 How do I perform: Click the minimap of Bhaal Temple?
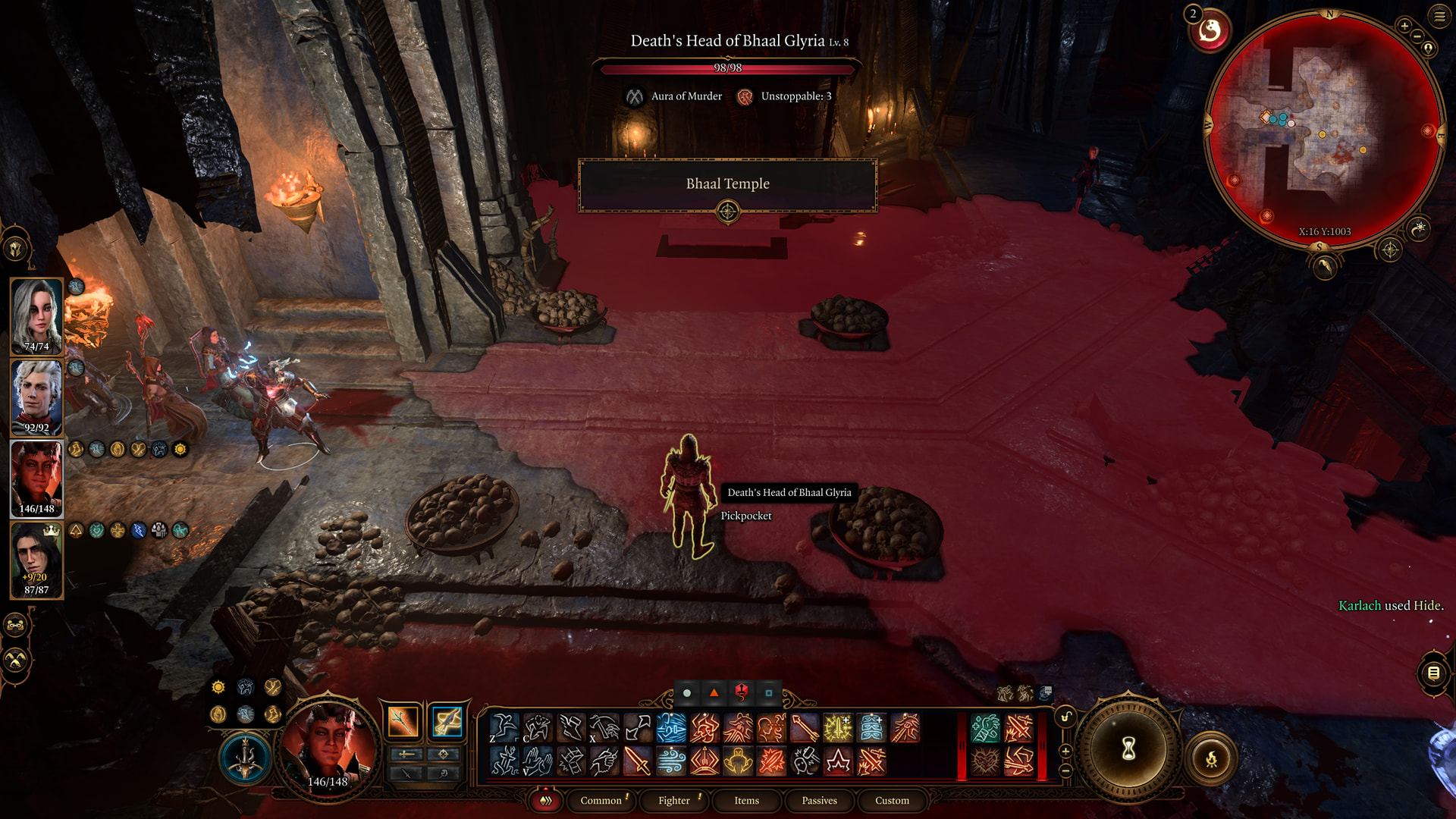(1323, 129)
